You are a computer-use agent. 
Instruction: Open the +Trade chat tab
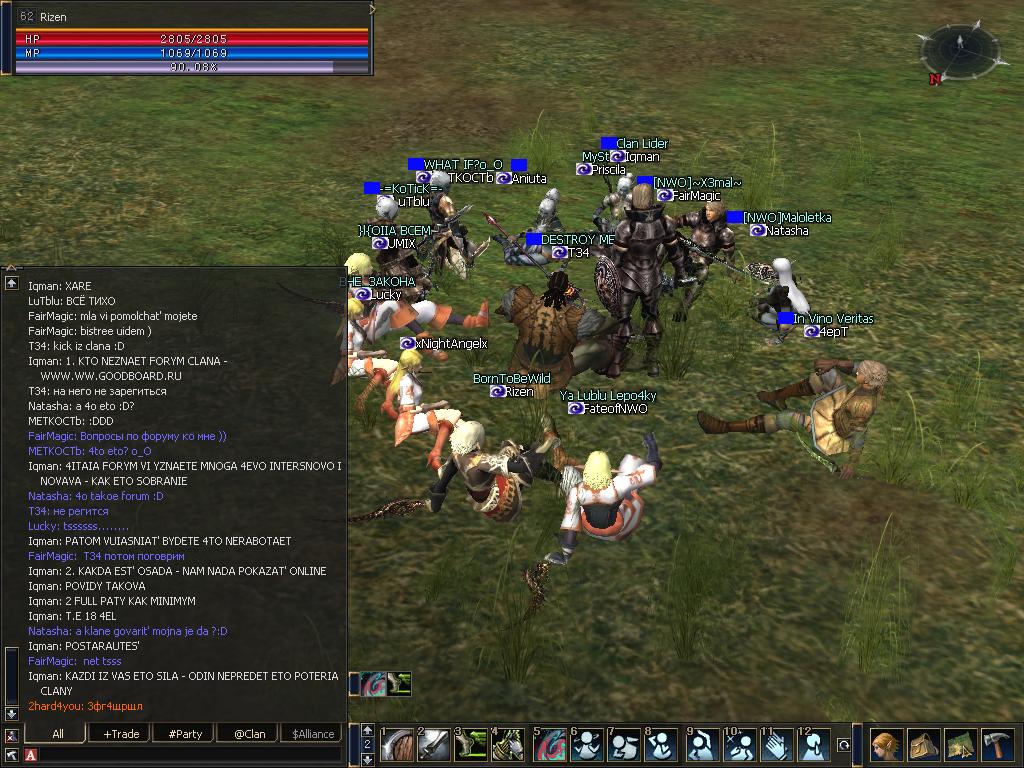click(x=121, y=734)
